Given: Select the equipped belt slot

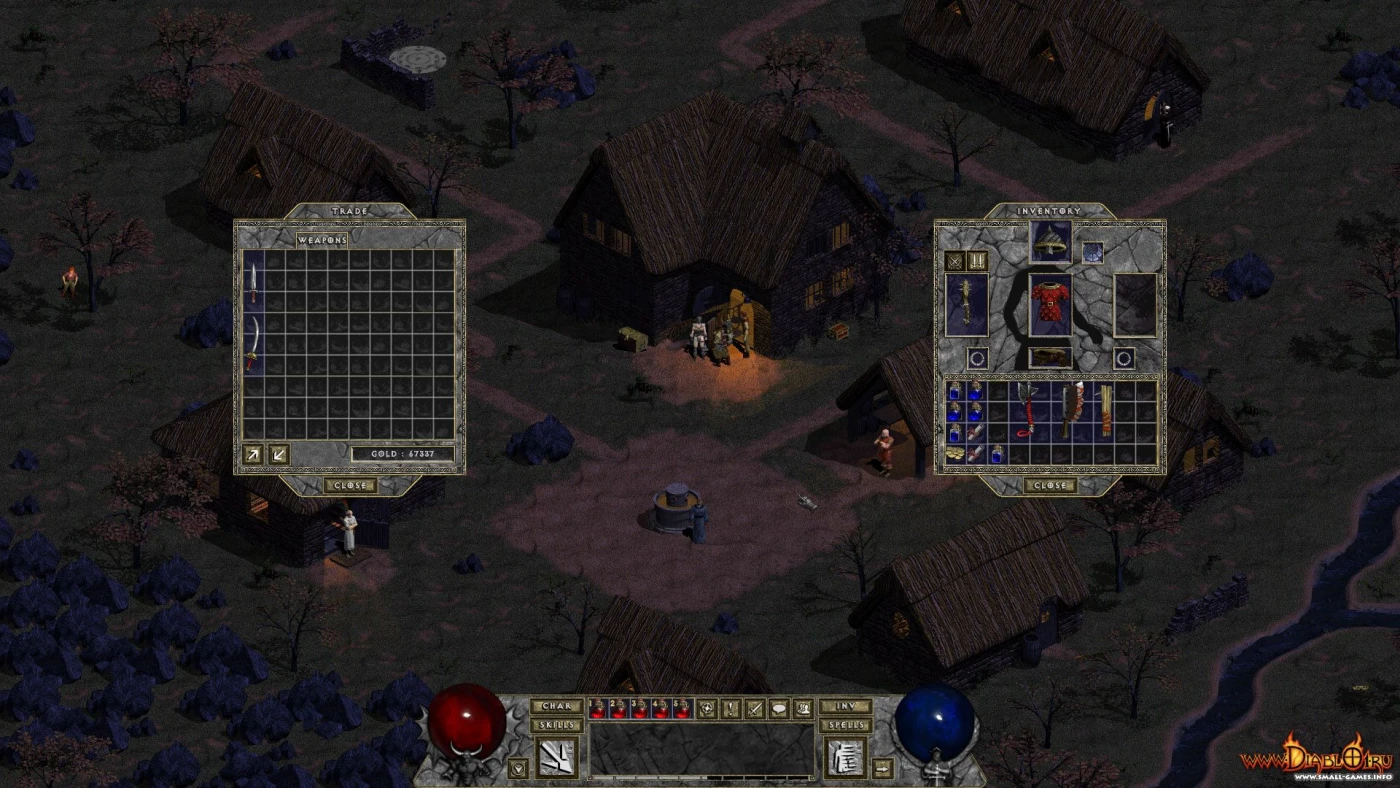Looking at the screenshot, I should (x=1050, y=356).
